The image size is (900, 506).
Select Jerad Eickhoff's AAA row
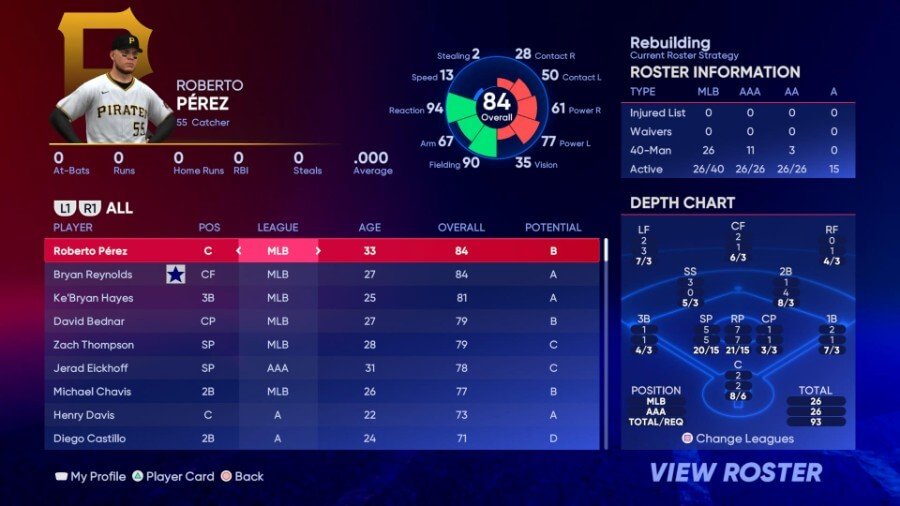pos(320,368)
